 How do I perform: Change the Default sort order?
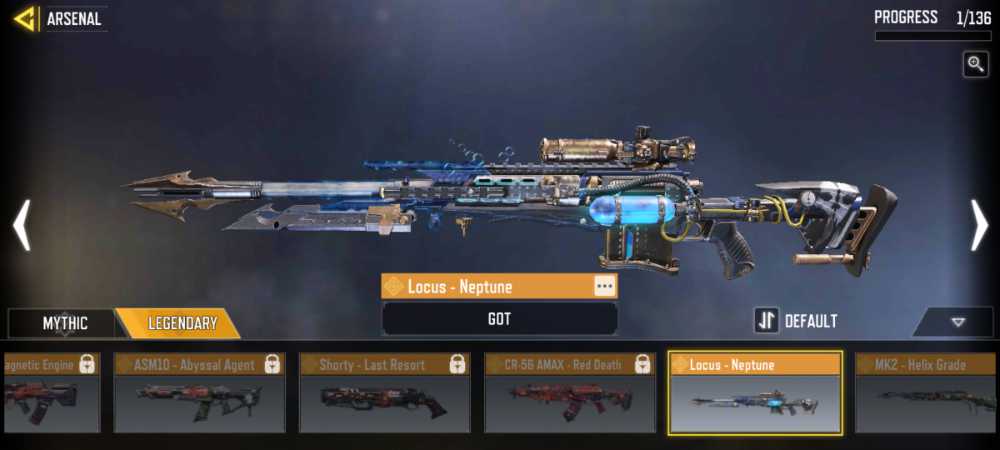click(796, 321)
